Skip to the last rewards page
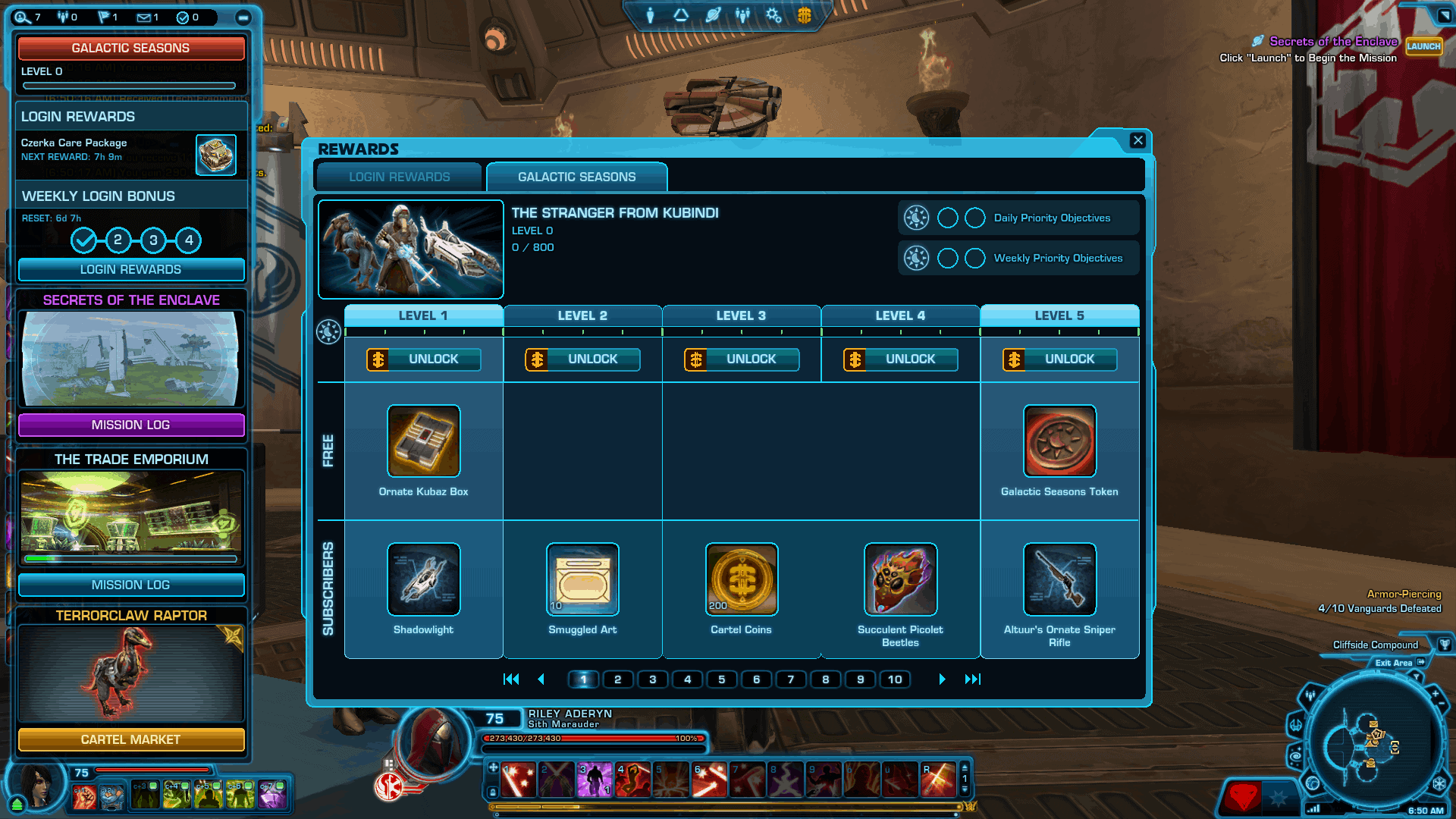The image size is (1456, 819). point(973,679)
